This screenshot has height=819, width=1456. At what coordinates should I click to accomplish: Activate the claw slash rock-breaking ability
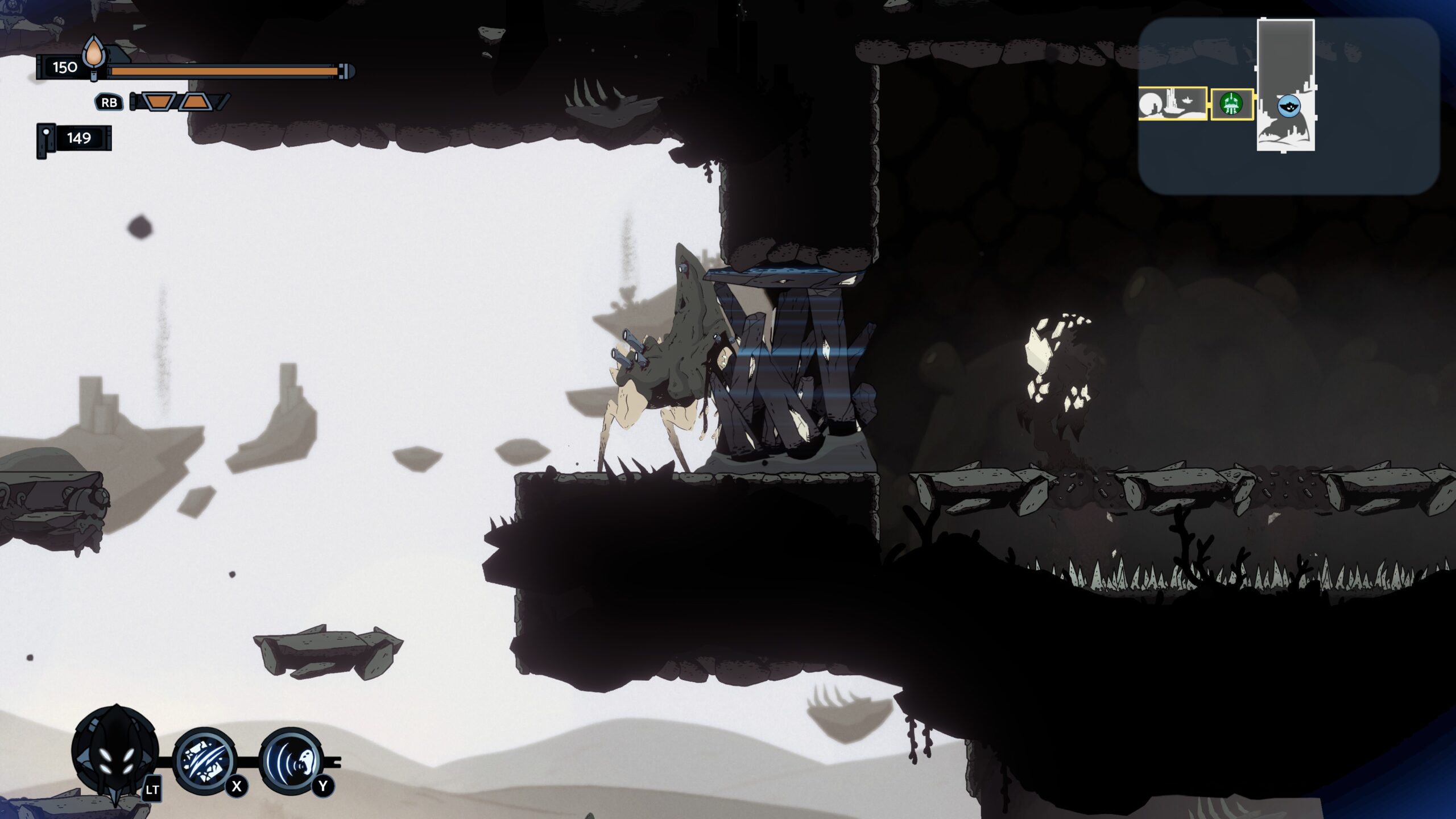tap(205, 760)
